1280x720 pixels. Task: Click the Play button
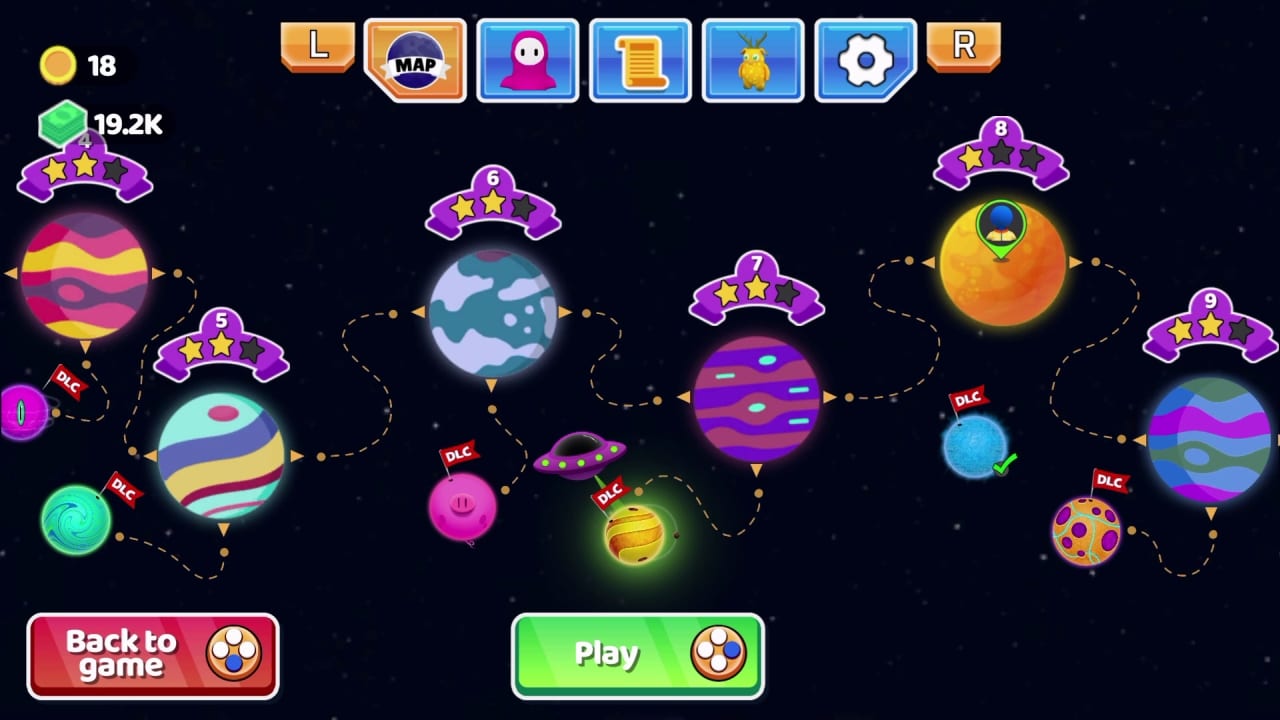[x=638, y=654]
